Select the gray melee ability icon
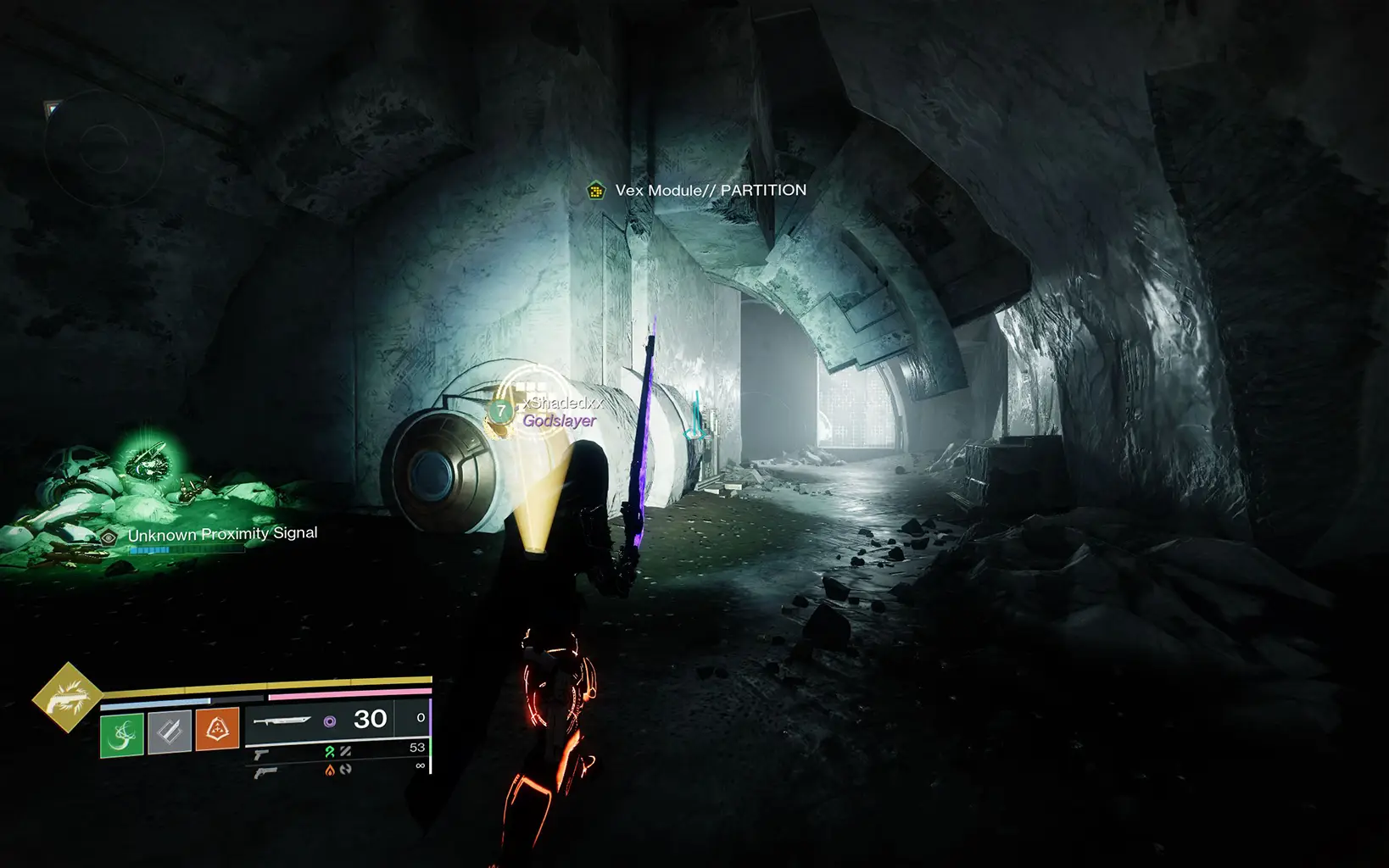1389x868 pixels. (170, 732)
